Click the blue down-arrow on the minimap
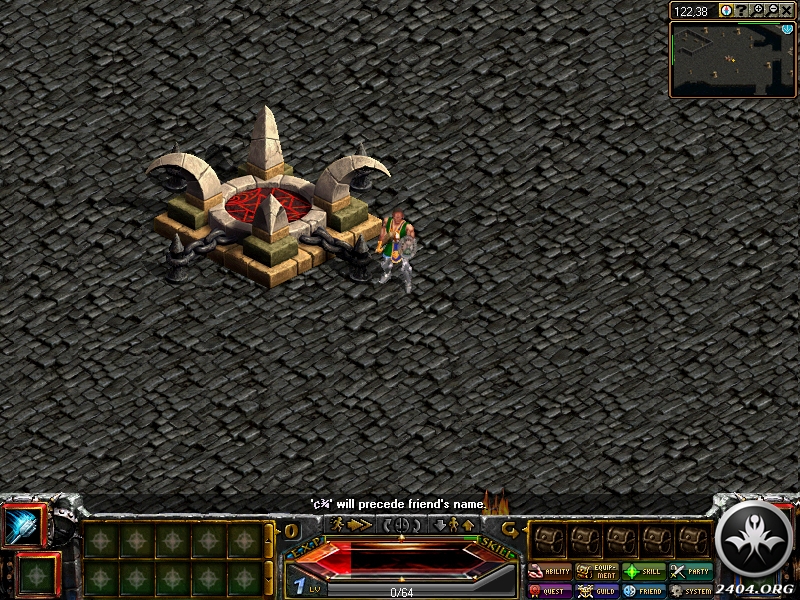Image resolution: width=800 pixels, height=600 pixels. coord(787,29)
